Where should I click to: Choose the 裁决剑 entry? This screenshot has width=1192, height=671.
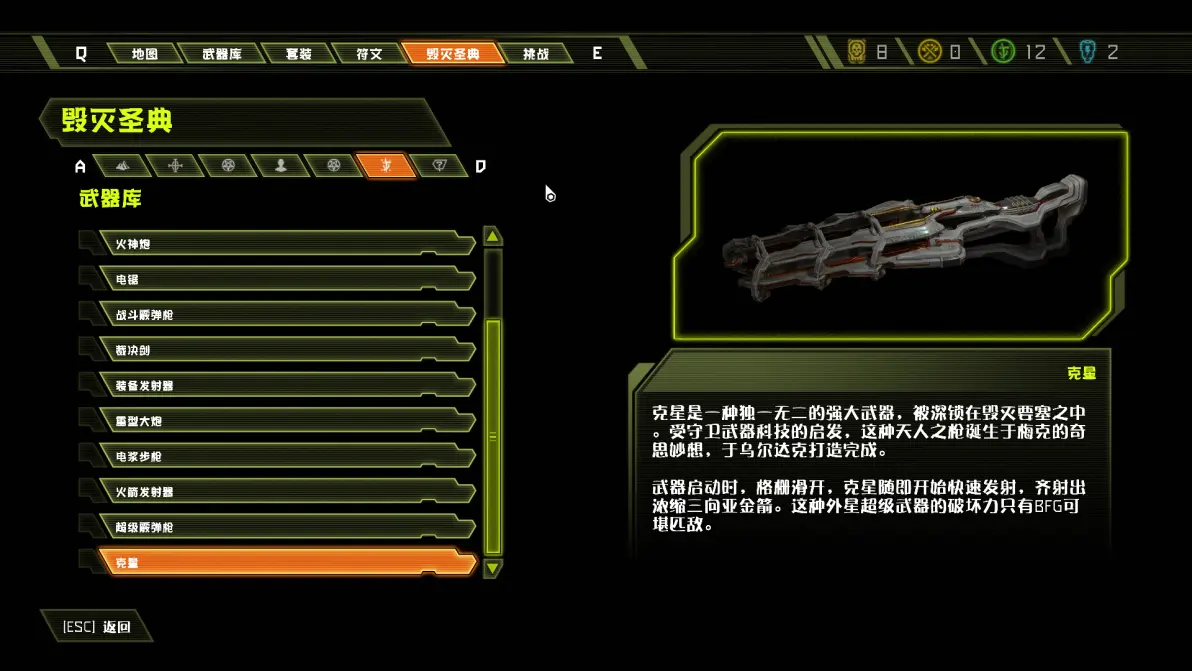(x=285, y=350)
